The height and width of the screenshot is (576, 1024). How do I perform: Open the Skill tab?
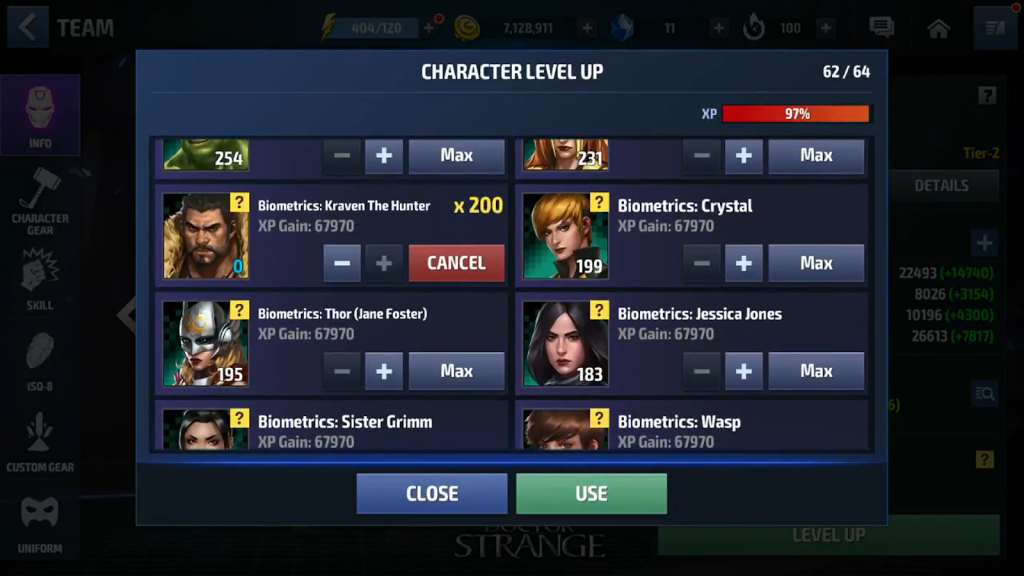pyautogui.click(x=40, y=280)
